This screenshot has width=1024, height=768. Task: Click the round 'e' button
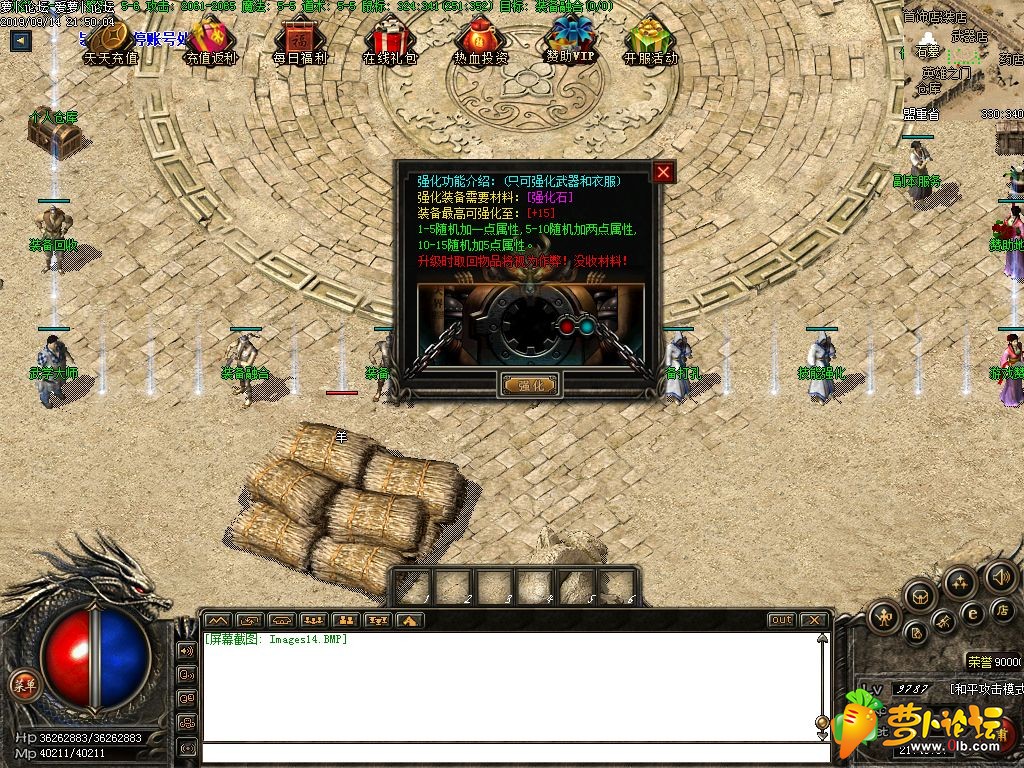pyautogui.click(x=971, y=613)
